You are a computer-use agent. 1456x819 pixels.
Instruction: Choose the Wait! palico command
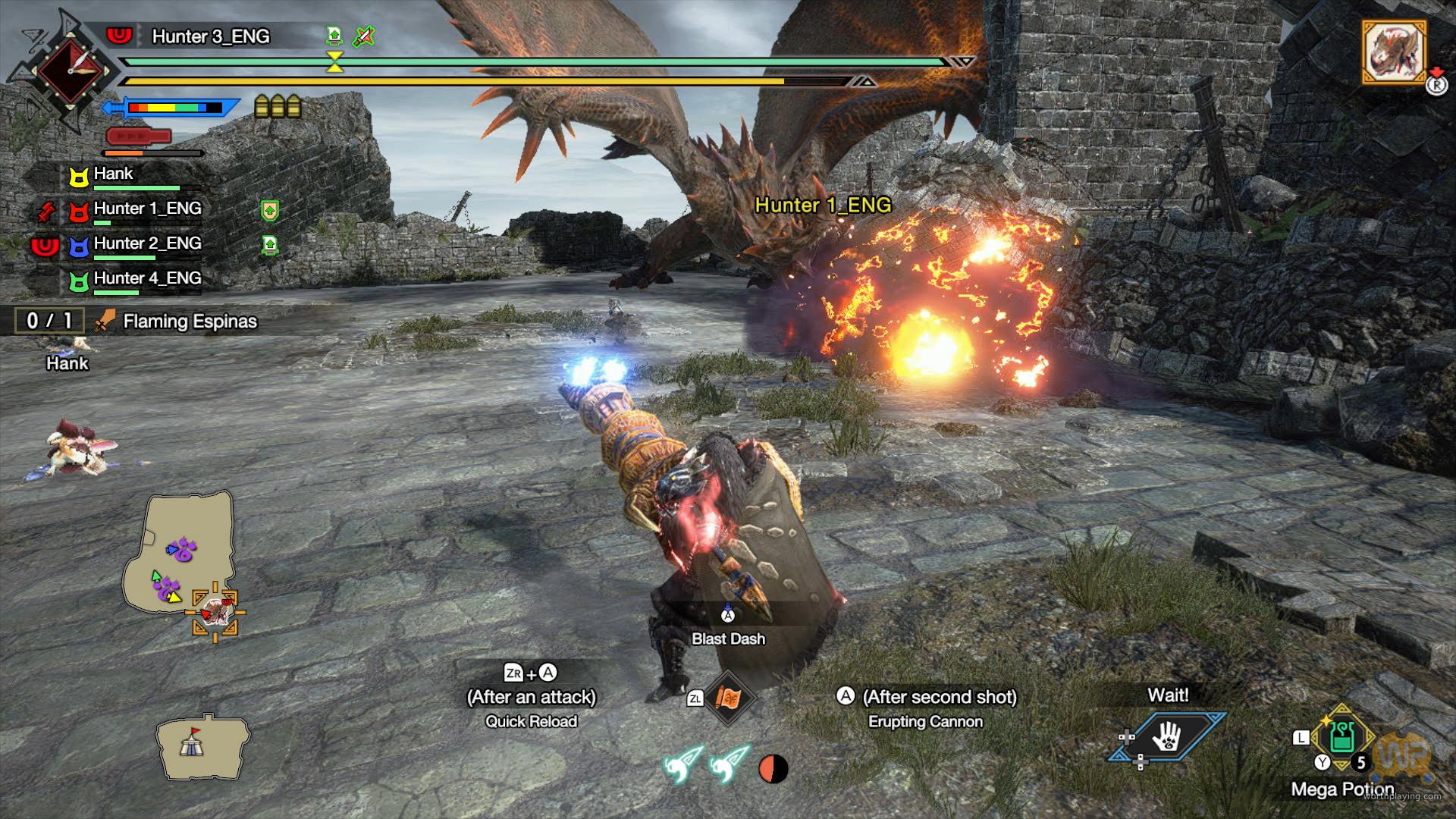click(1167, 734)
